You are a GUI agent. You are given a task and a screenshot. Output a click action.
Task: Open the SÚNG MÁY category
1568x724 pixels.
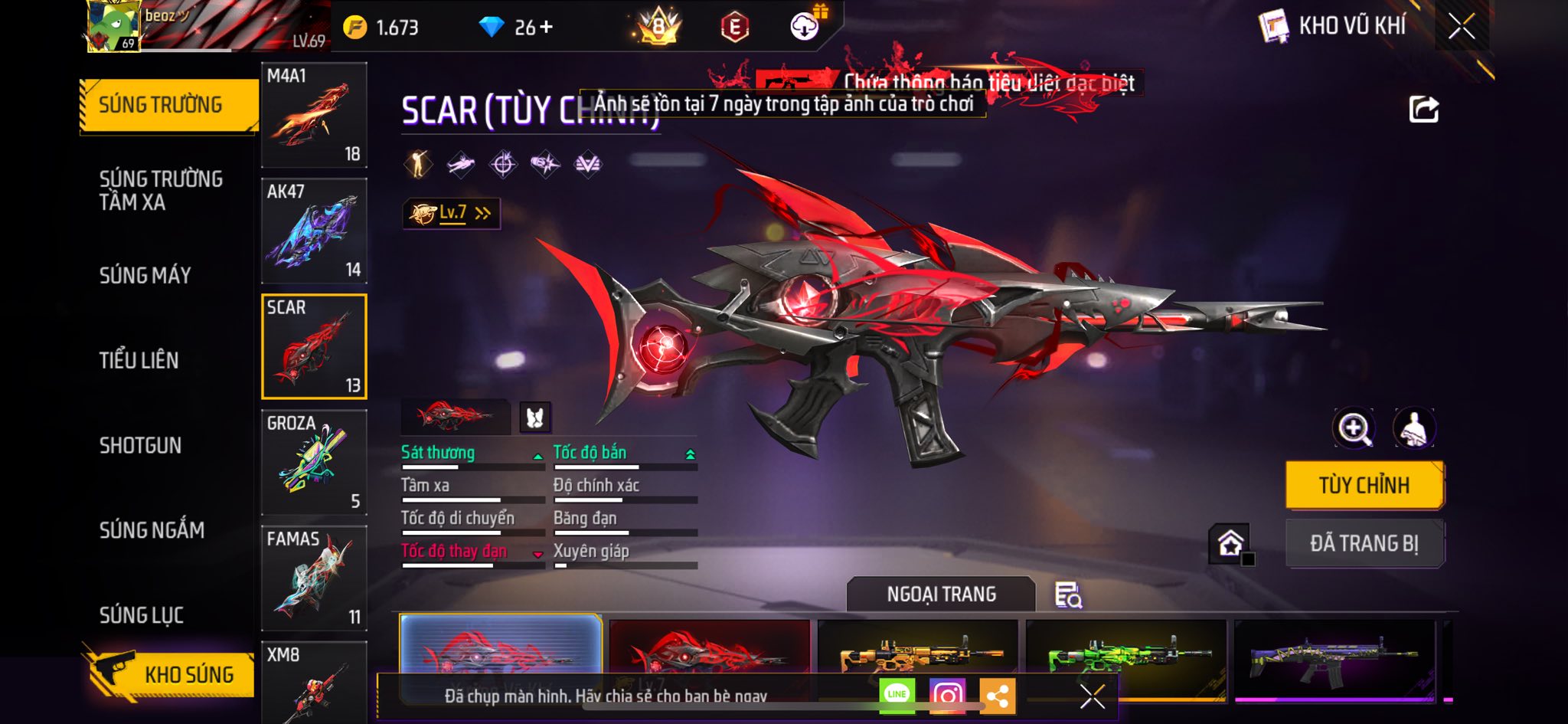click(x=145, y=275)
